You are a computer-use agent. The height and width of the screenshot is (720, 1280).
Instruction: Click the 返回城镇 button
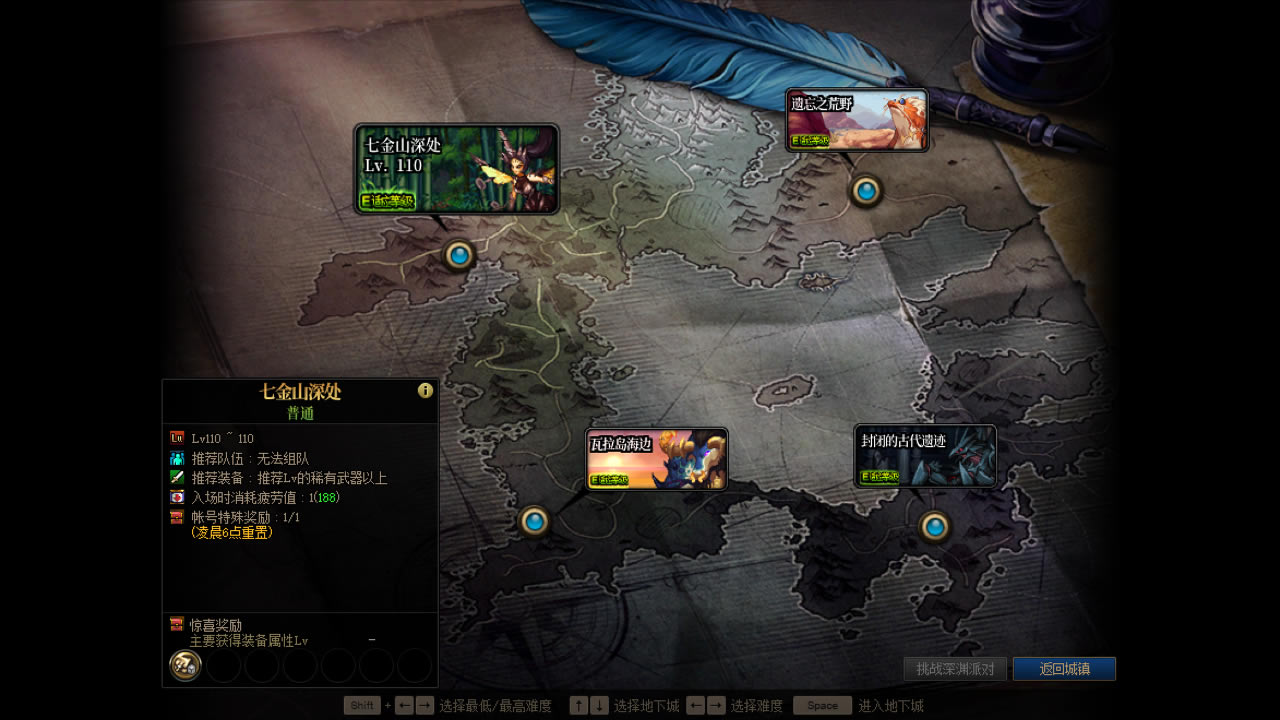(x=1064, y=669)
